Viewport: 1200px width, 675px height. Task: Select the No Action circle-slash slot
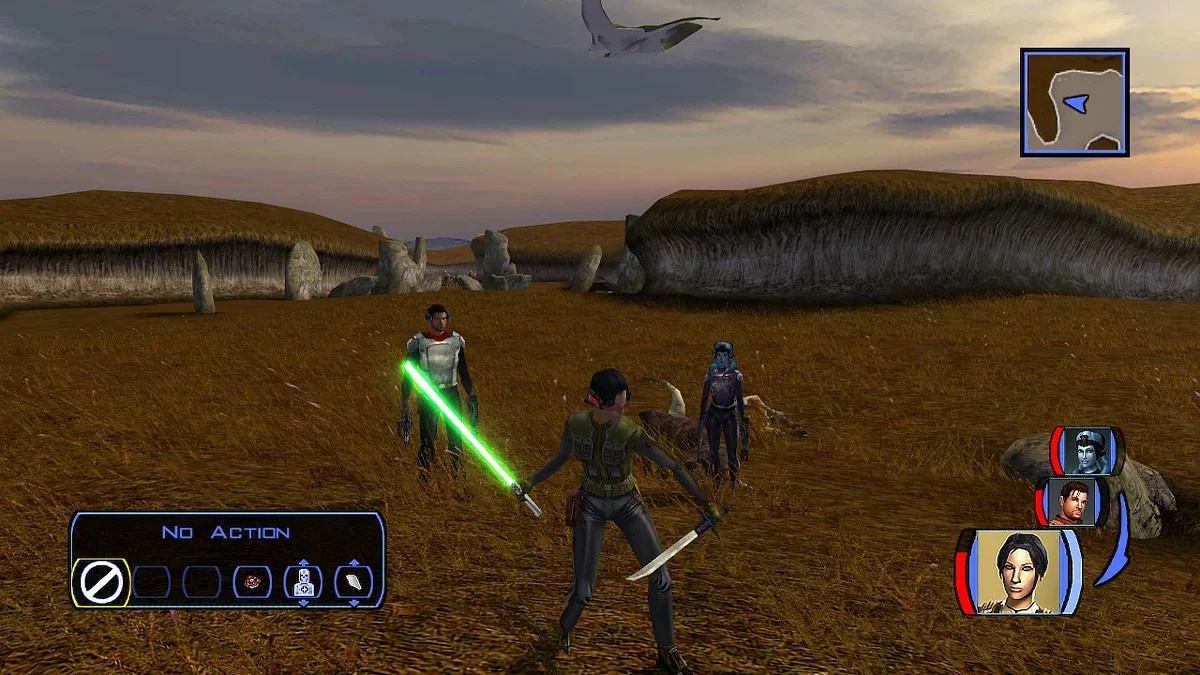pyautogui.click(x=101, y=582)
